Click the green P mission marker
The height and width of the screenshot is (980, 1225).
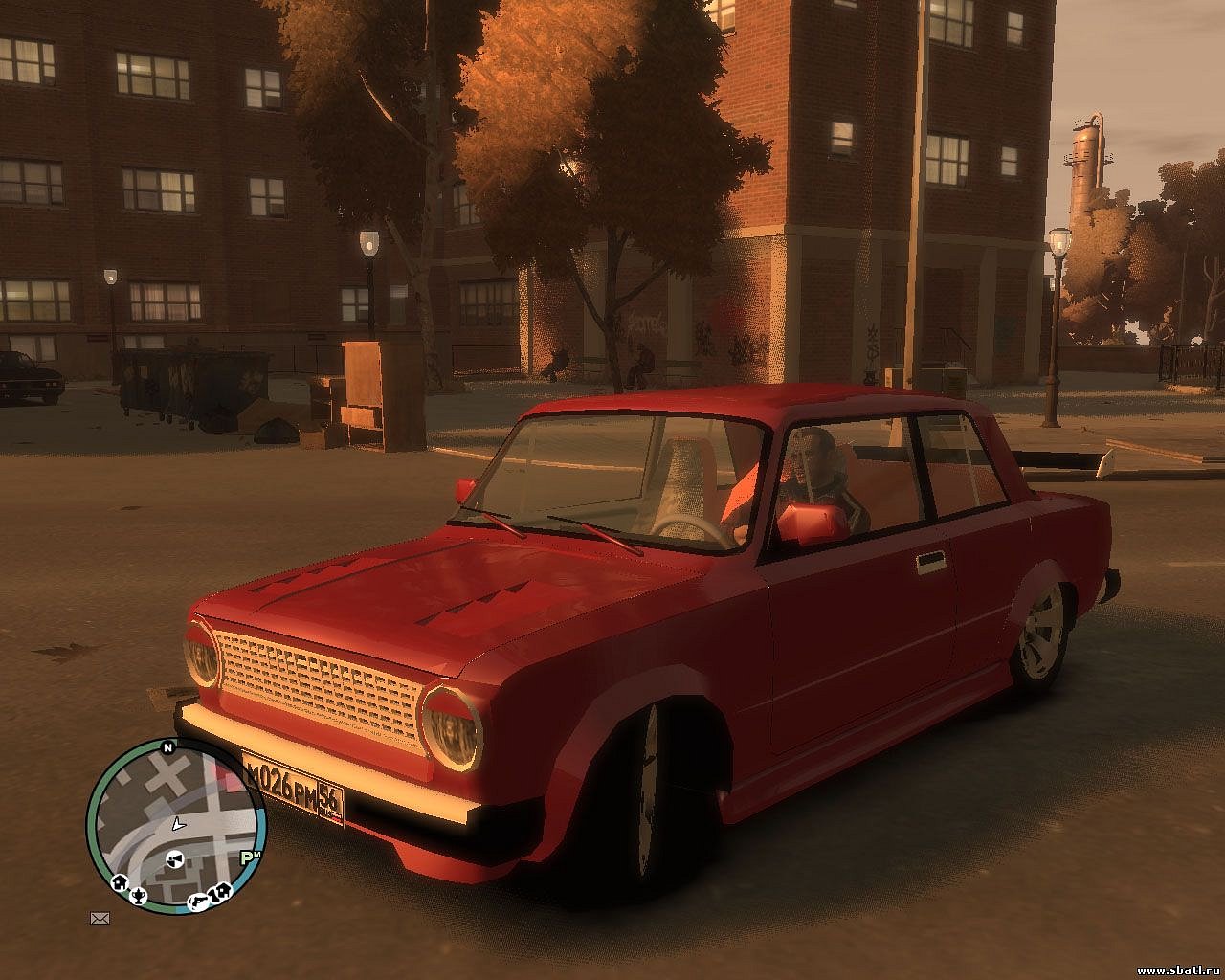[247, 857]
